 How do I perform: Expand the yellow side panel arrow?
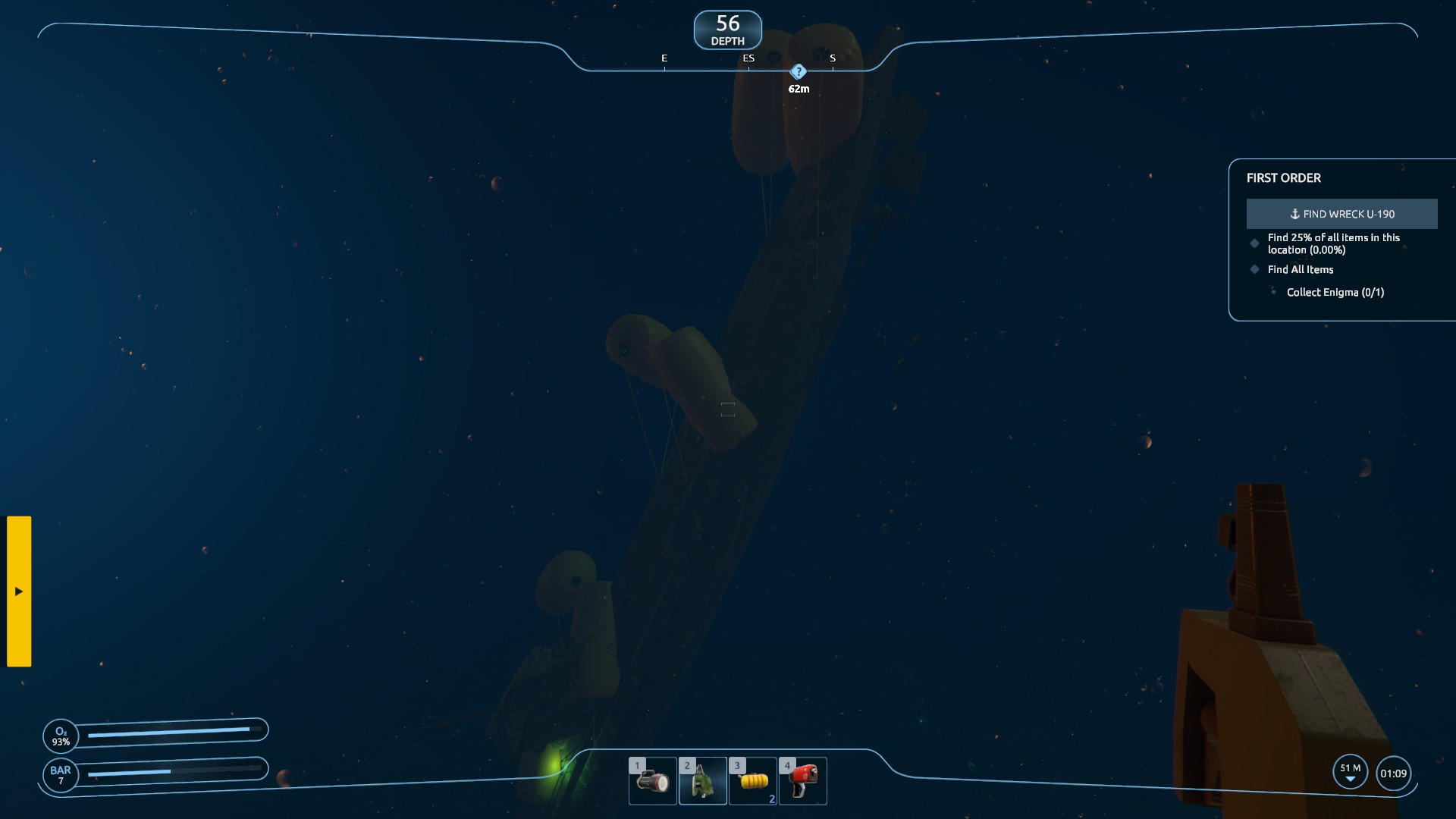(x=19, y=591)
